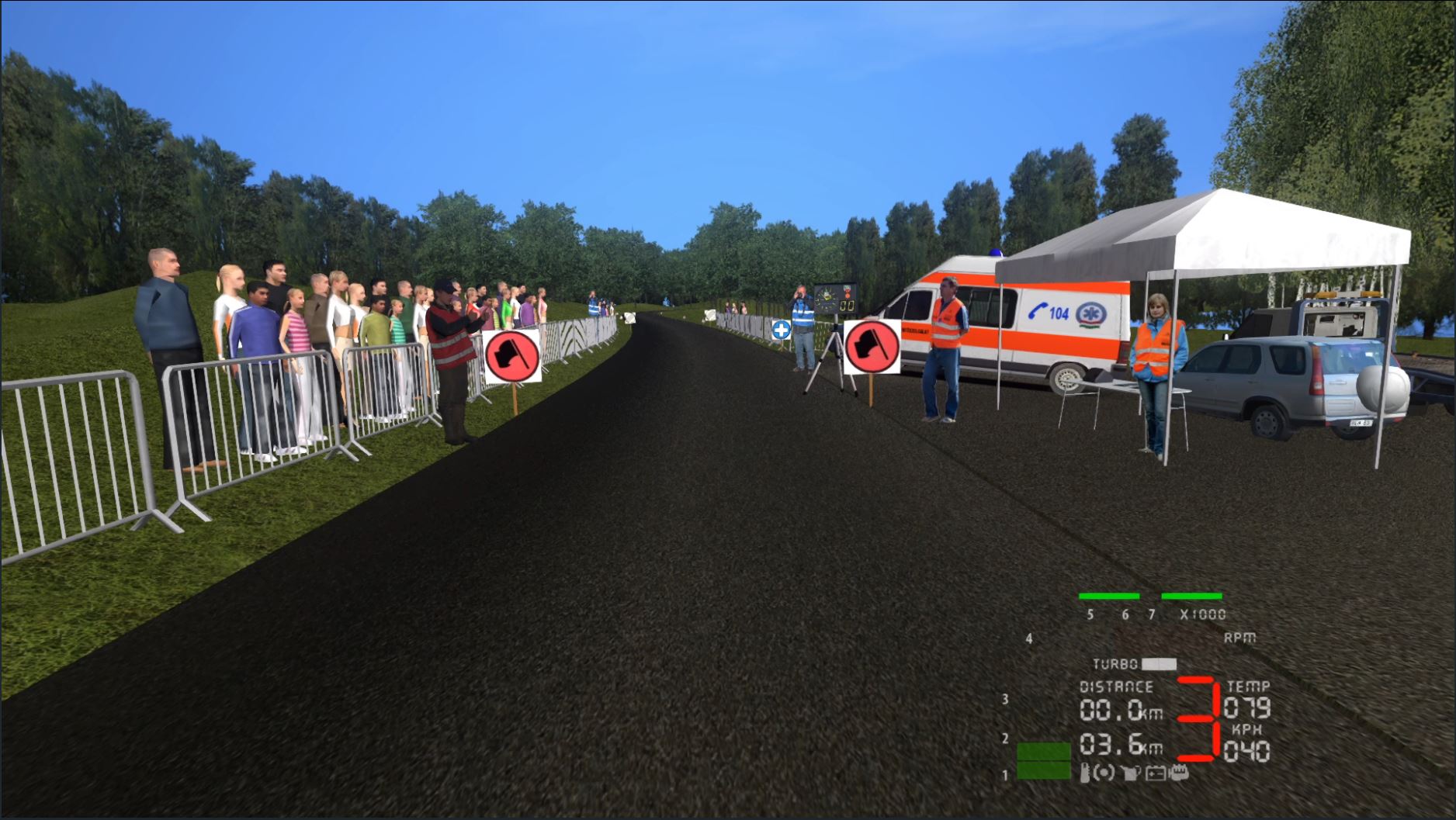Click the brake warning indicator icon
1456x820 pixels.
point(1105,773)
